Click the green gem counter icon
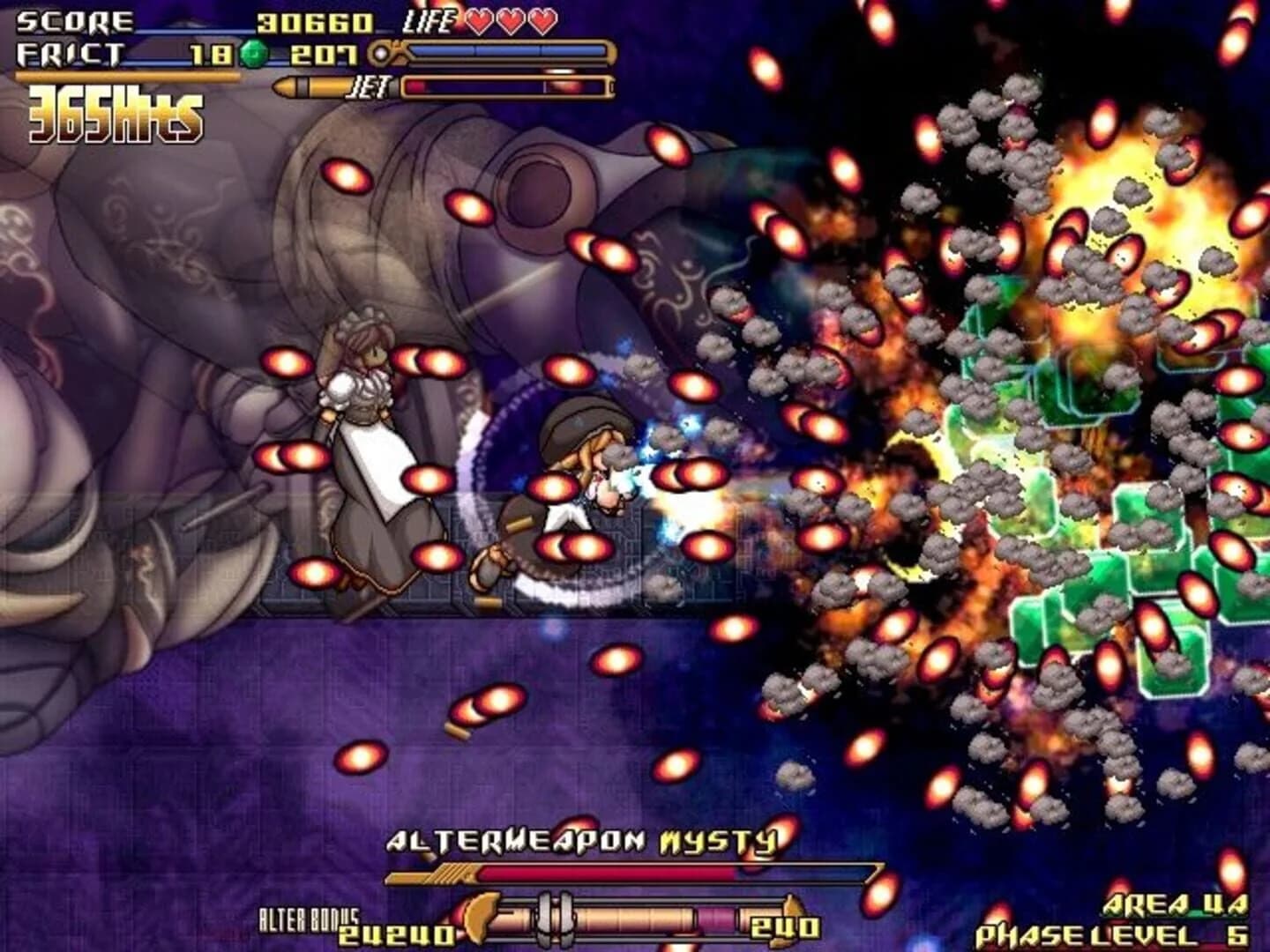Viewport: 1270px width, 952px height. point(255,54)
